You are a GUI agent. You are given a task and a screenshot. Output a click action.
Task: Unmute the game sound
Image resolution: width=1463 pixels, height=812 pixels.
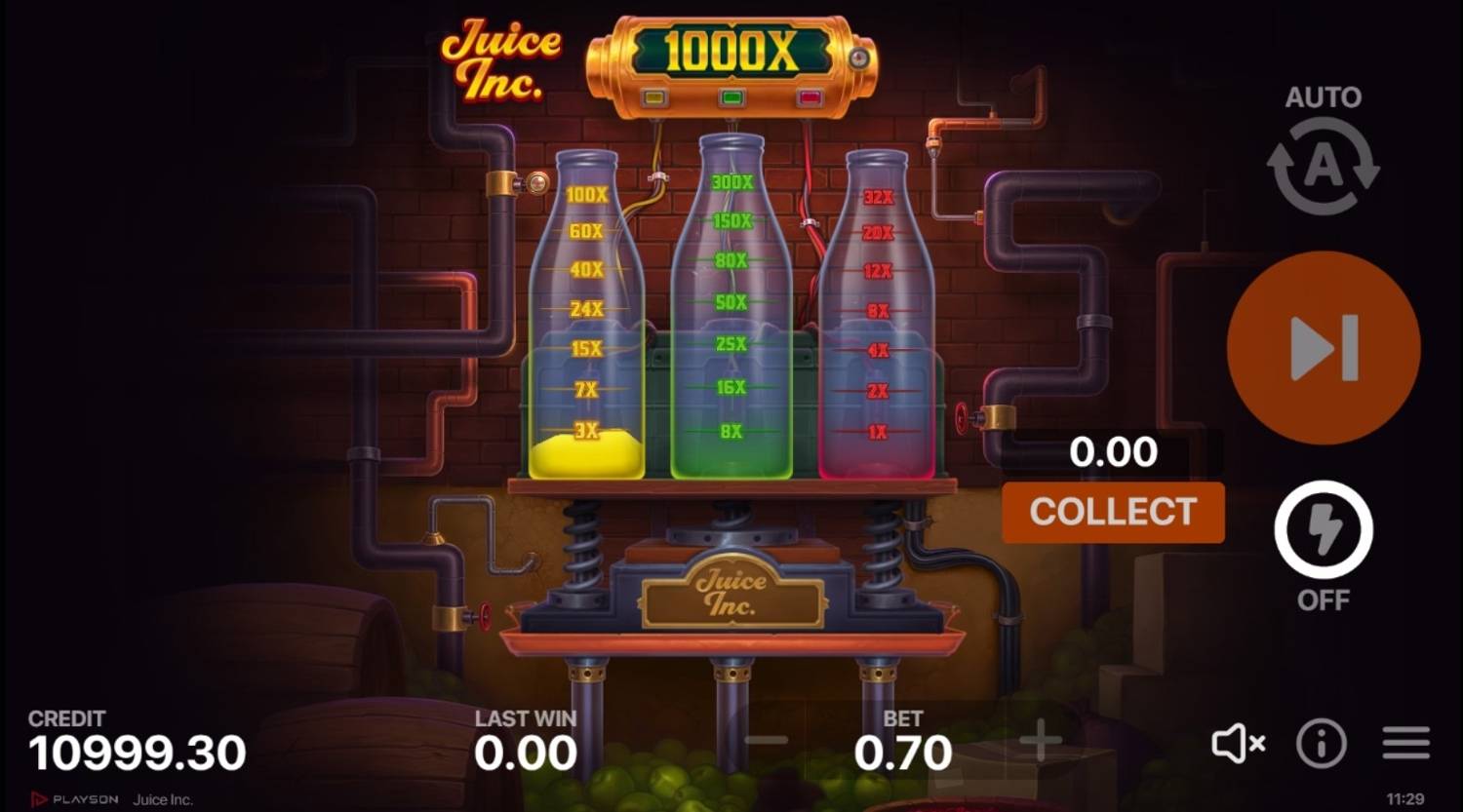1239,744
